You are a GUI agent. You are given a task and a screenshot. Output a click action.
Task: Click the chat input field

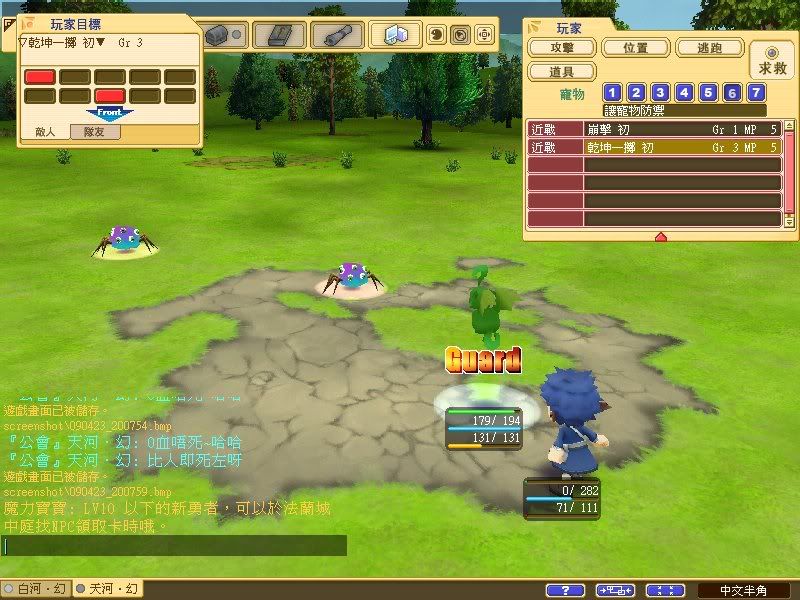175,546
